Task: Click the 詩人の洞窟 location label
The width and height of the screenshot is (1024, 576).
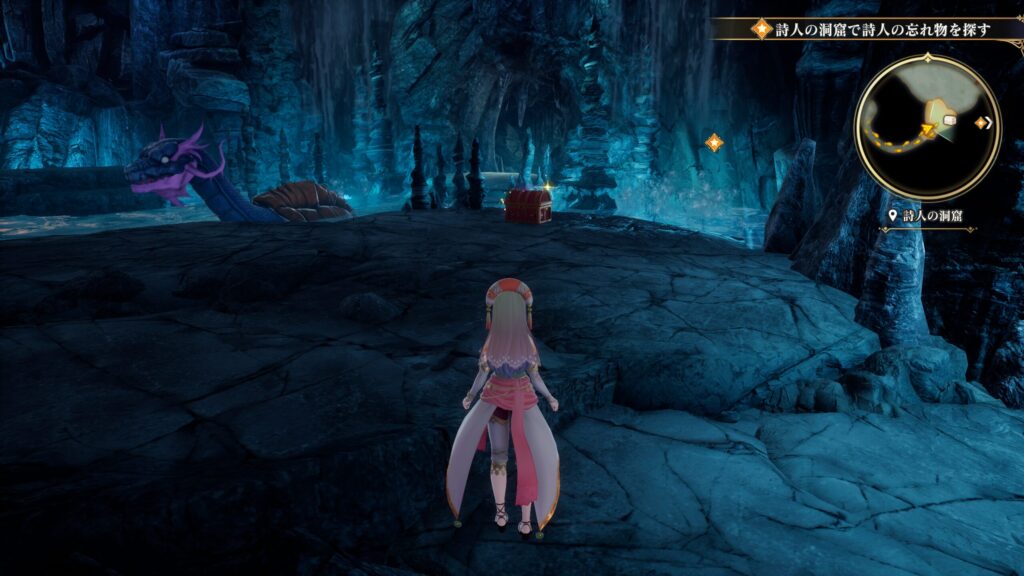Action: (929, 215)
